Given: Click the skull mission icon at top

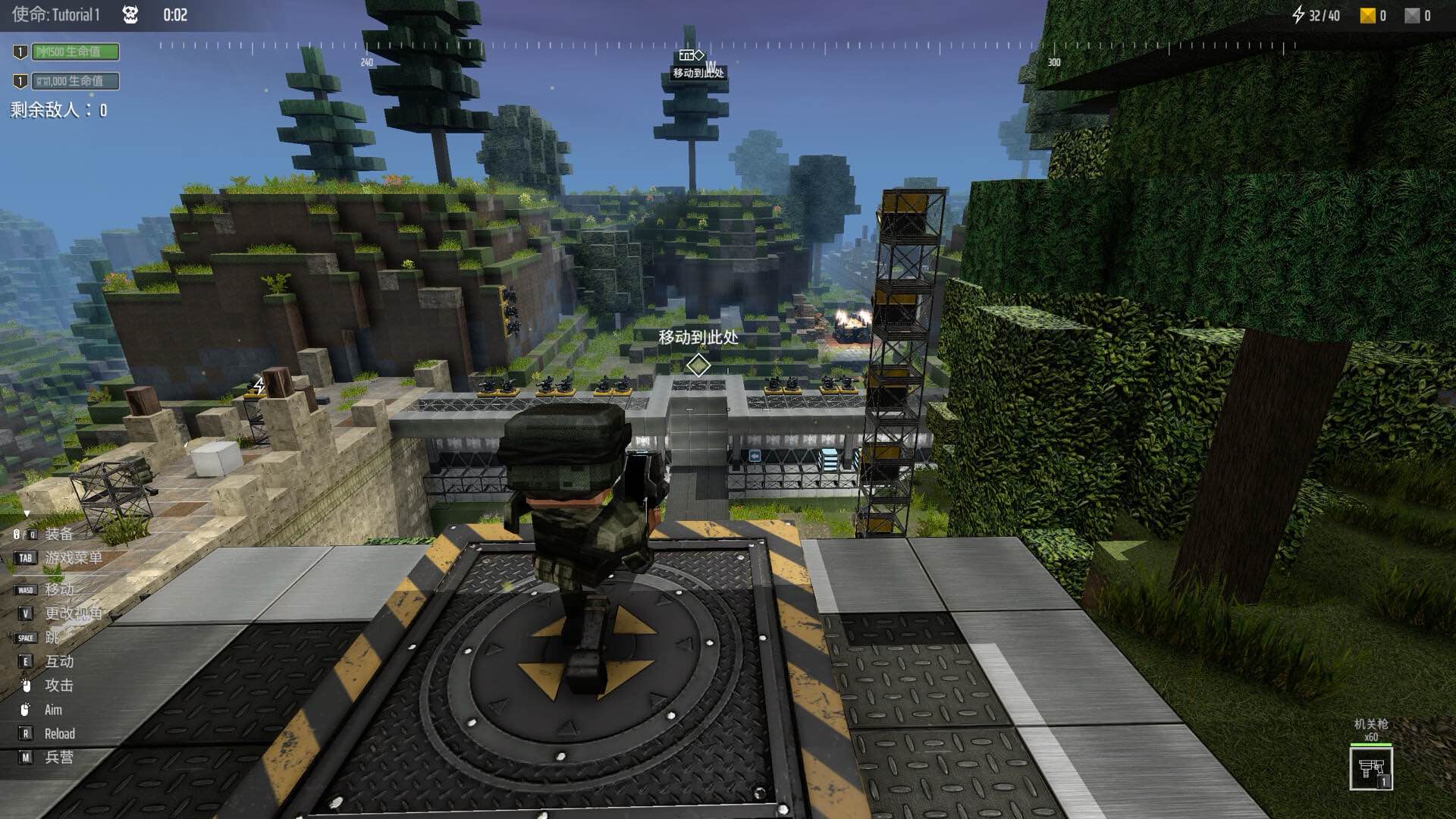Looking at the screenshot, I should pos(130,13).
